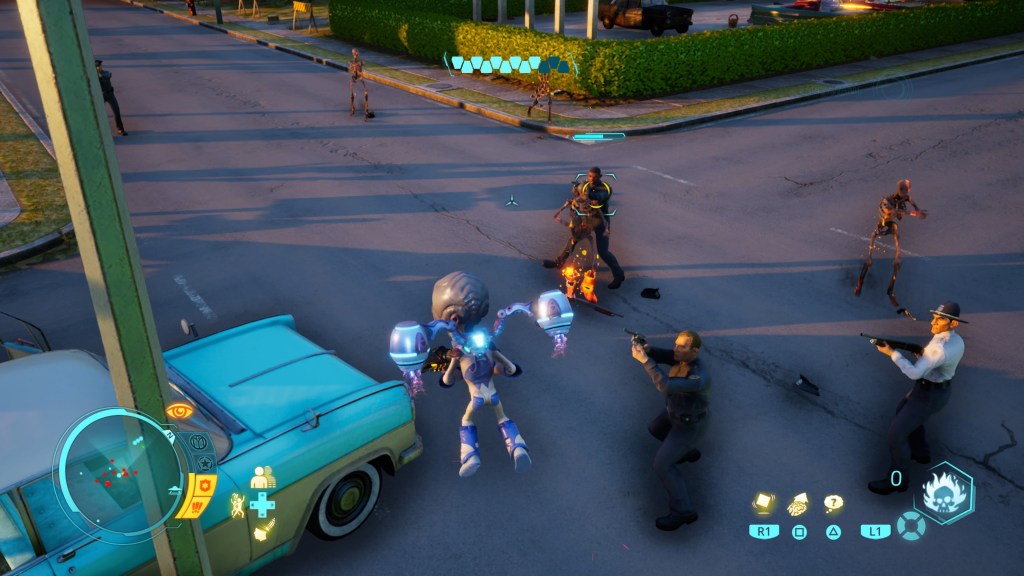Select the holobob disguise people icon
This screenshot has width=1024, height=576.
(x=262, y=478)
